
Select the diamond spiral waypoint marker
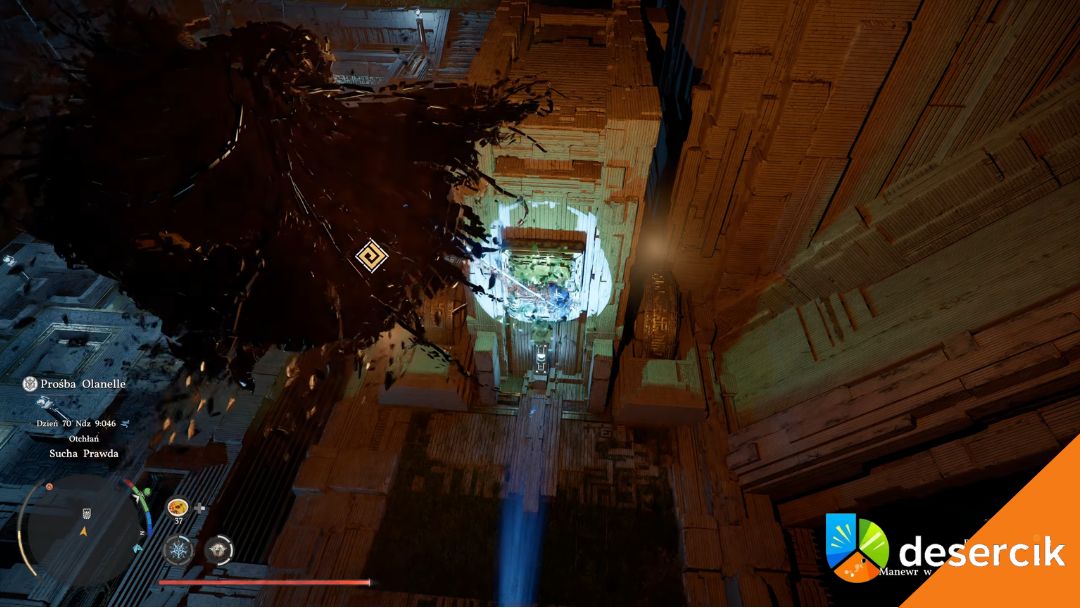370,254
